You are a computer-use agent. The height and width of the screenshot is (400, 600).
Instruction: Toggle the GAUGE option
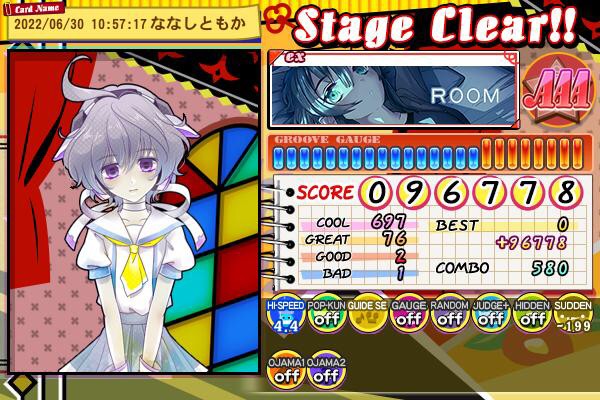pyautogui.click(x=408, y=319)
